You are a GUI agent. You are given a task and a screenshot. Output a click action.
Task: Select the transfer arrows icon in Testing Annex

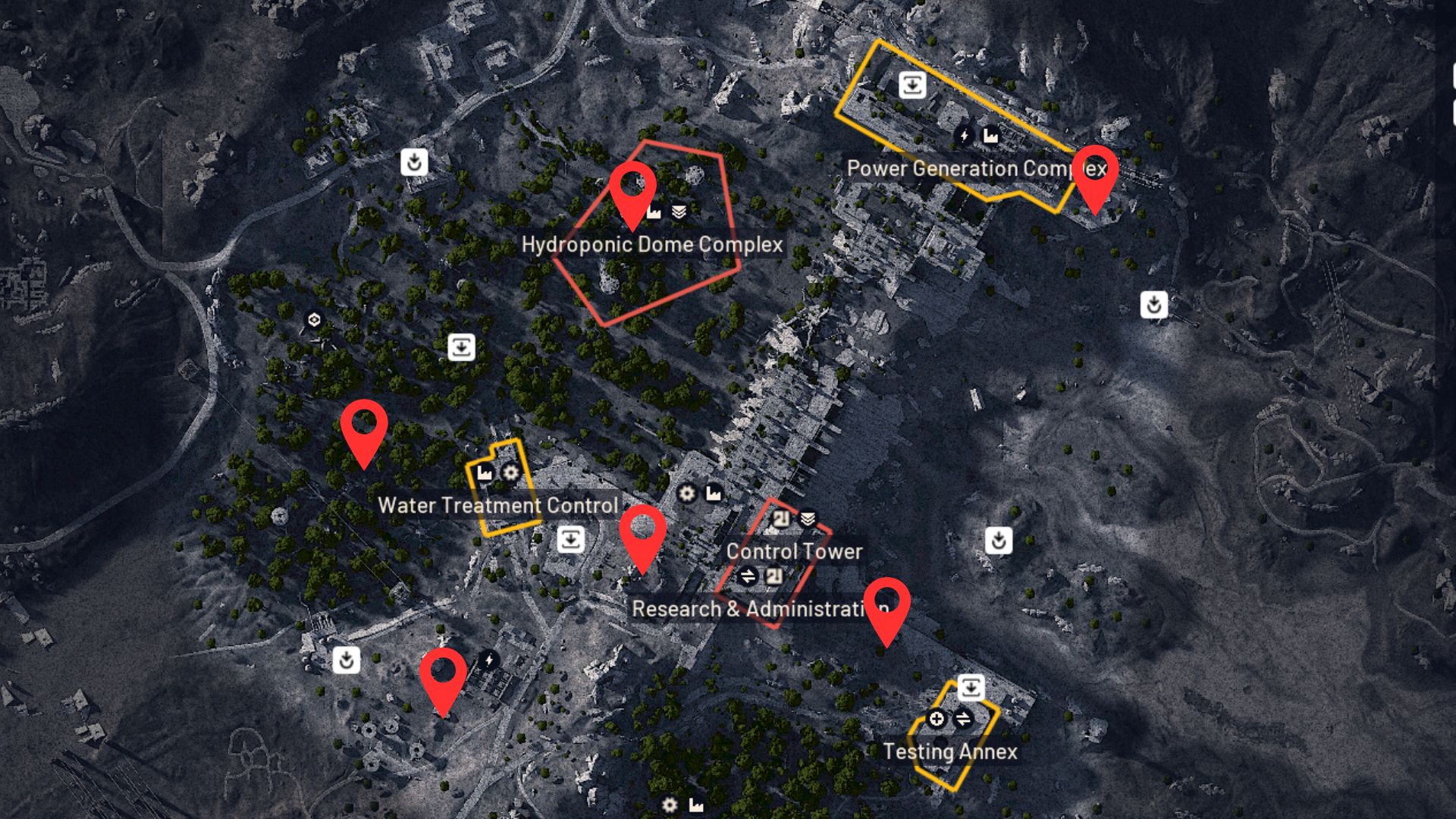click(964, 718)
